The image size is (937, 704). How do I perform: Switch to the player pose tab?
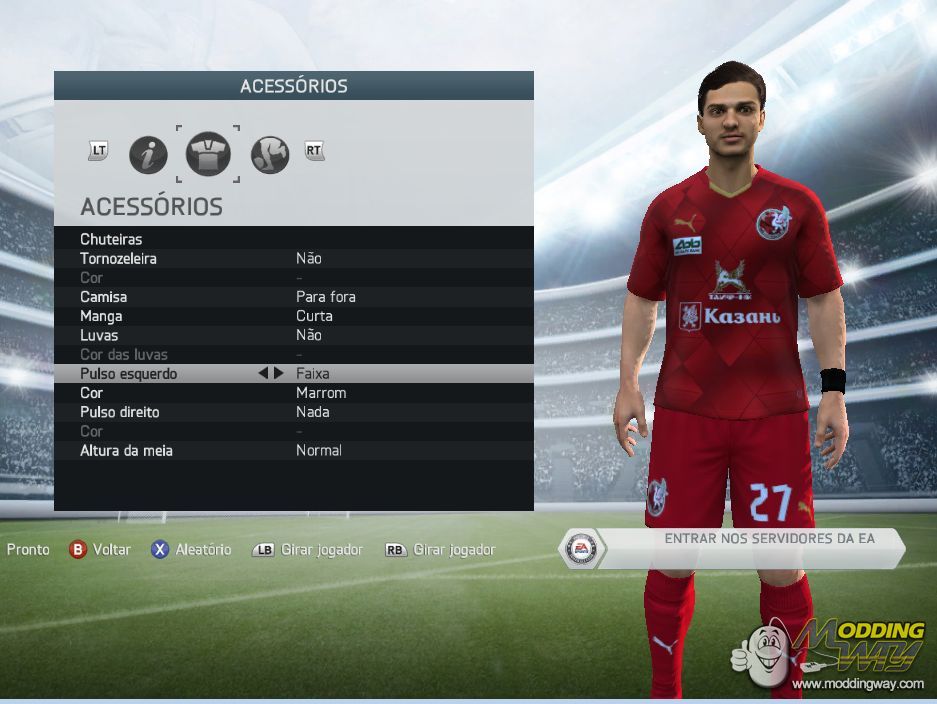[x=269, y=154]
